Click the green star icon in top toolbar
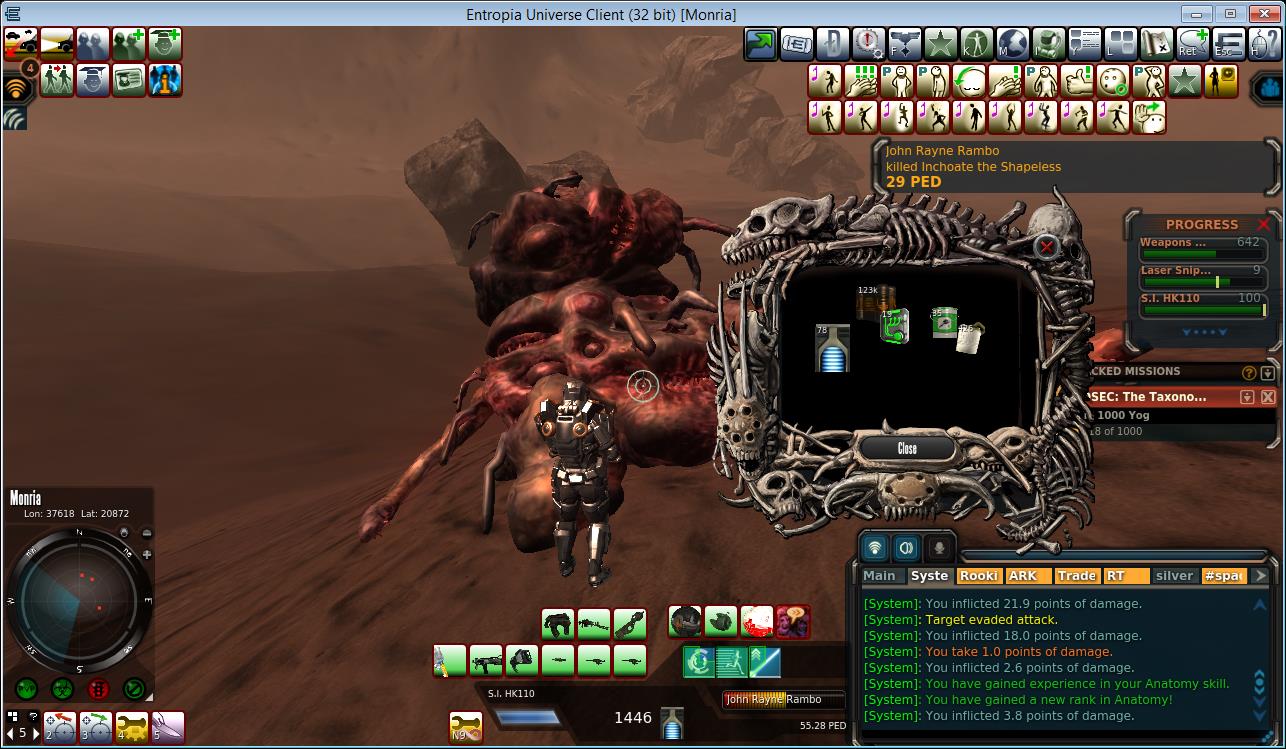Screen dimensions: 1286x749 [939, 44]
